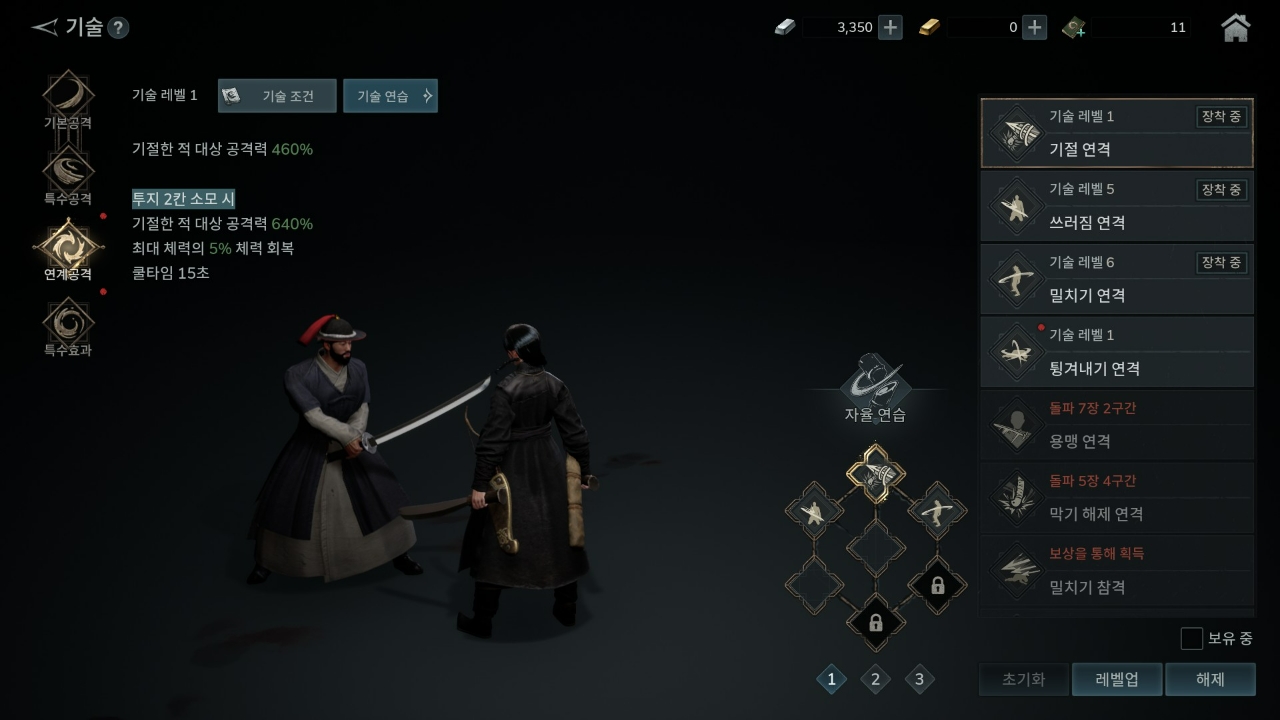The height and width of the screenshot is (720, 1280).
Task: Switch to the 특수공격 category
Action: [x=68, y=173]
